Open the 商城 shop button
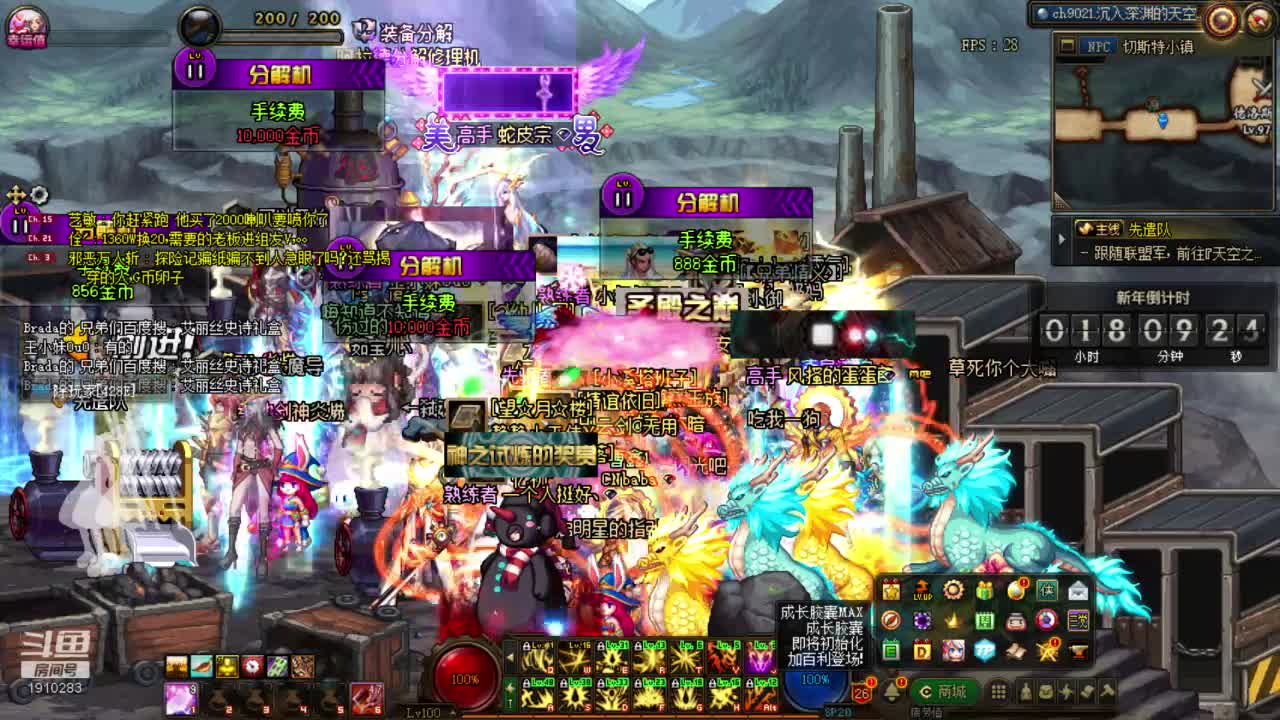1280x720 pixels. coord(942,691)
